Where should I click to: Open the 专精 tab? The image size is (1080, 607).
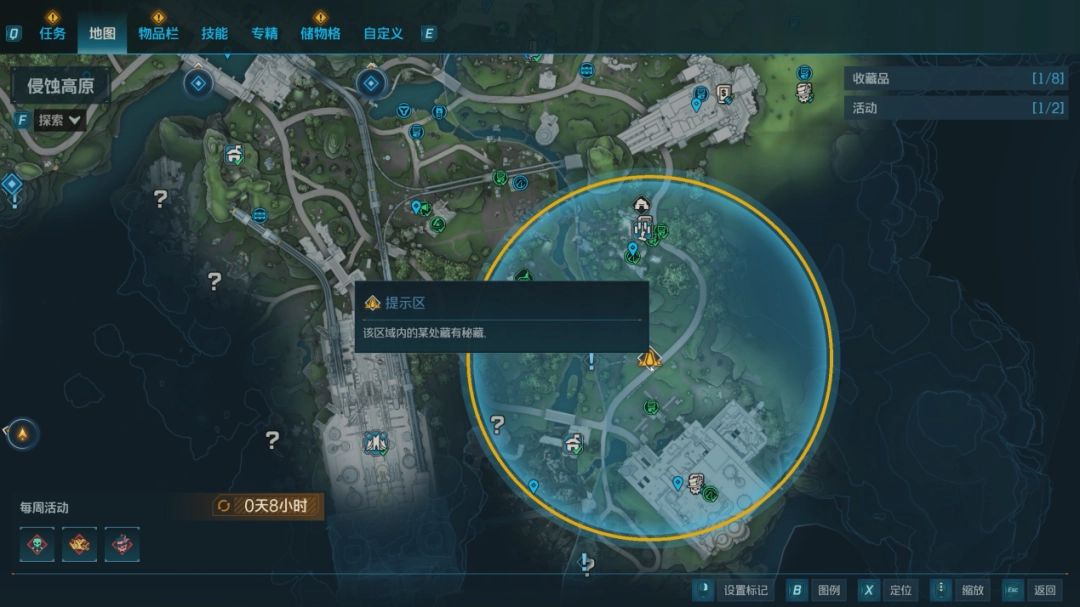tap(264, 33)
